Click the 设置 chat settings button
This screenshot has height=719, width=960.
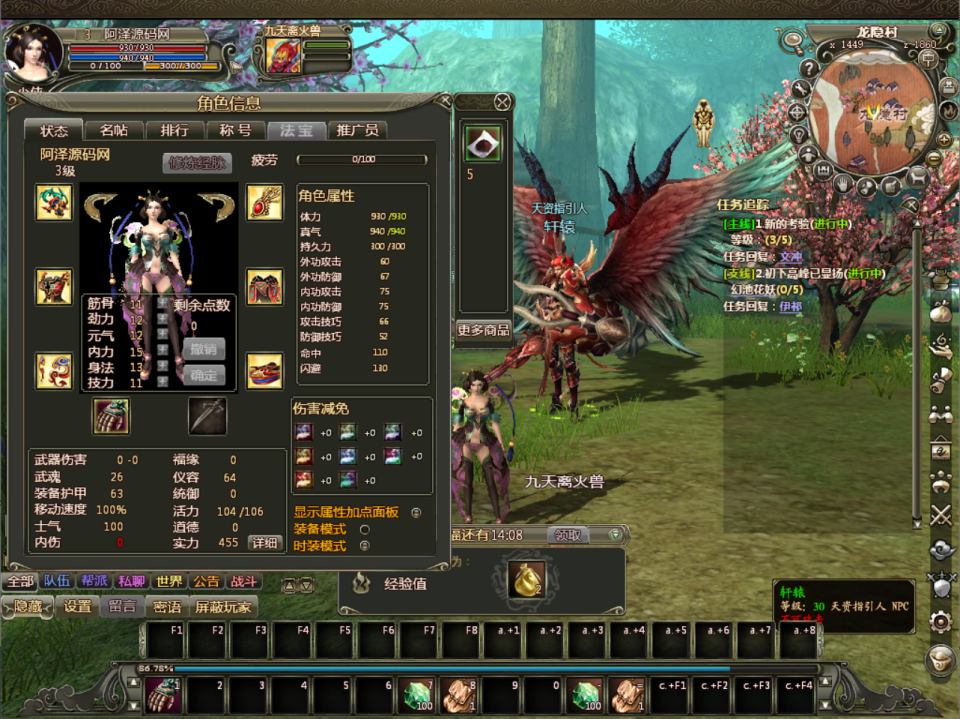77,607
